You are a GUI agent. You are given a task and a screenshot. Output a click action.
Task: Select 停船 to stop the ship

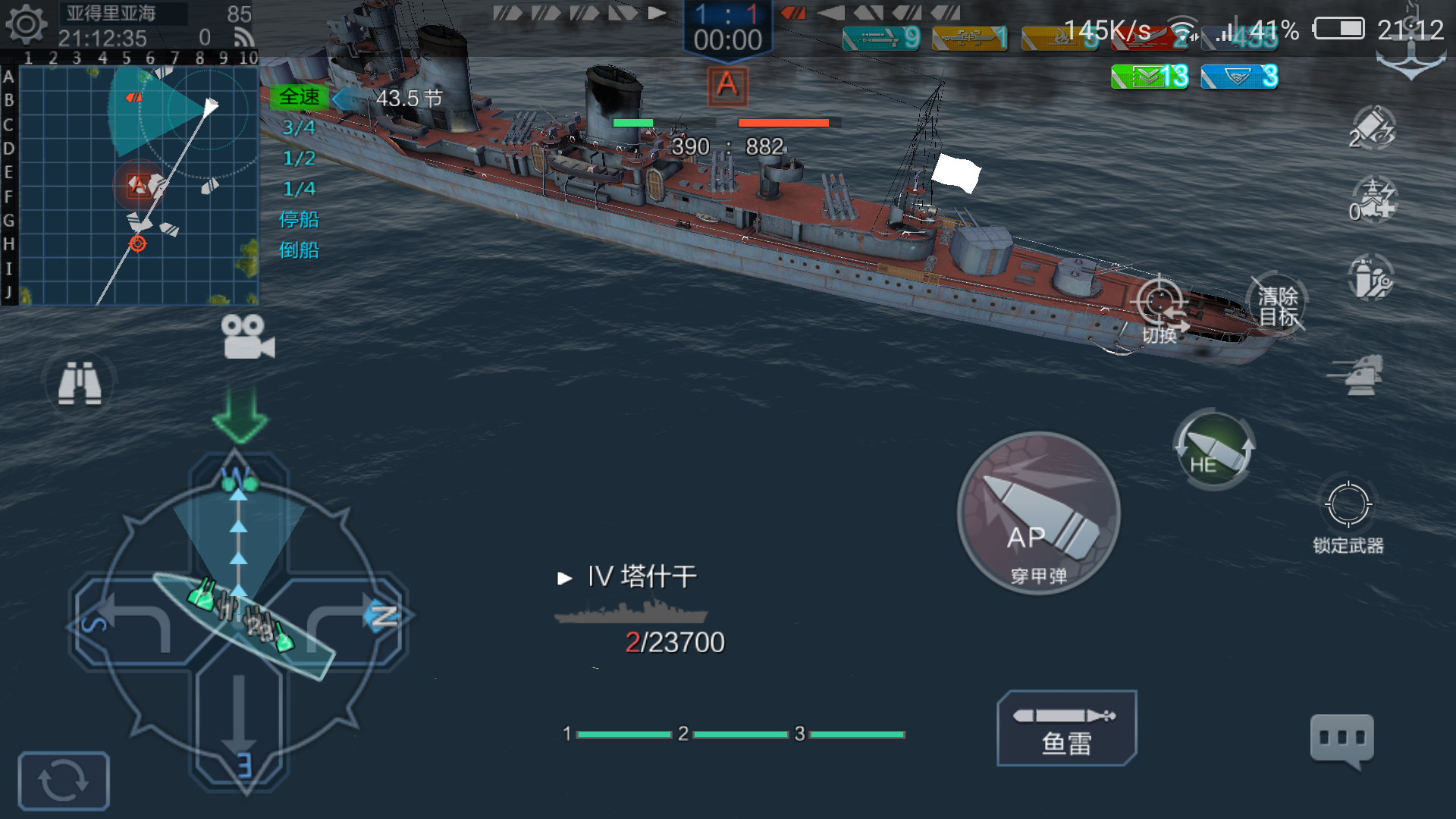(301, 220)
